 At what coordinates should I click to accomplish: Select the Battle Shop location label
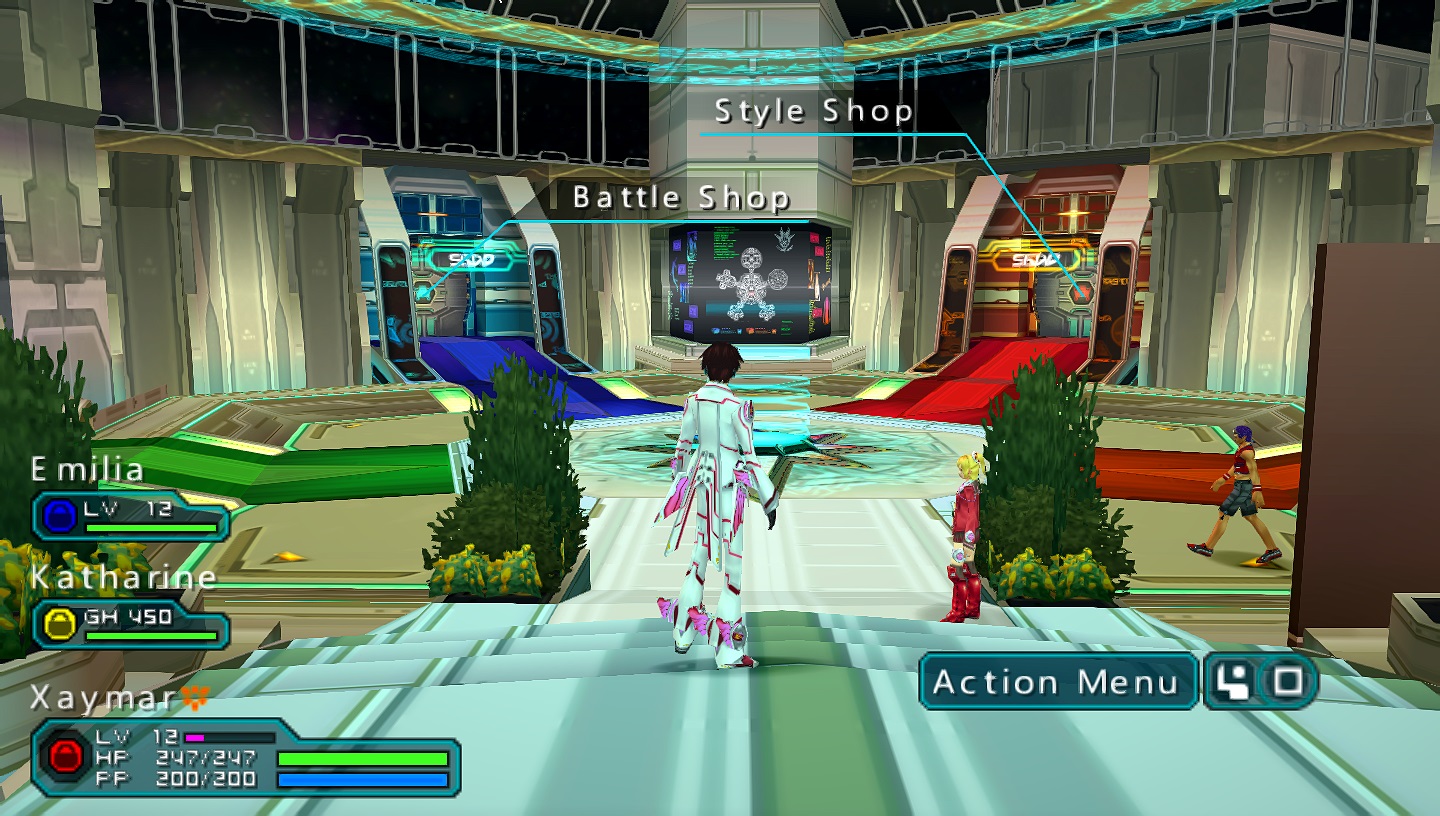coord(681,198)
